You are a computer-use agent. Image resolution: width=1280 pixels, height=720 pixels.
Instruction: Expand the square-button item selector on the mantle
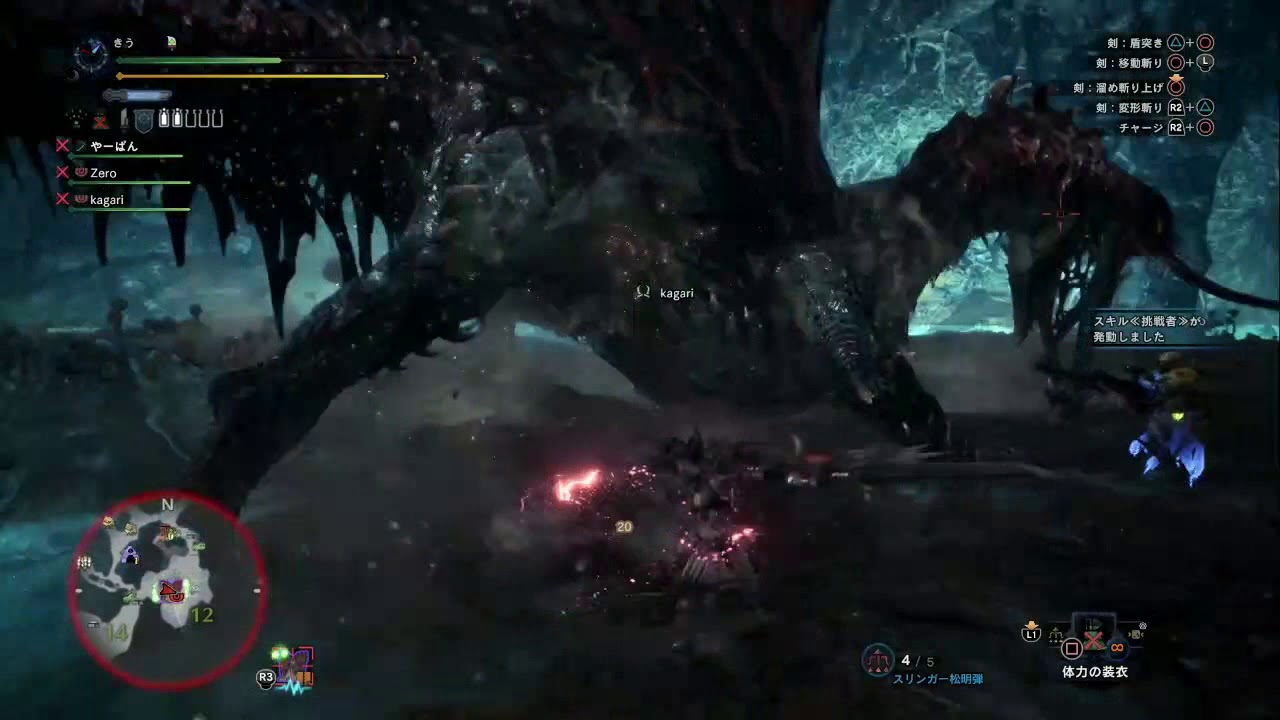(x=1071, y=647)
